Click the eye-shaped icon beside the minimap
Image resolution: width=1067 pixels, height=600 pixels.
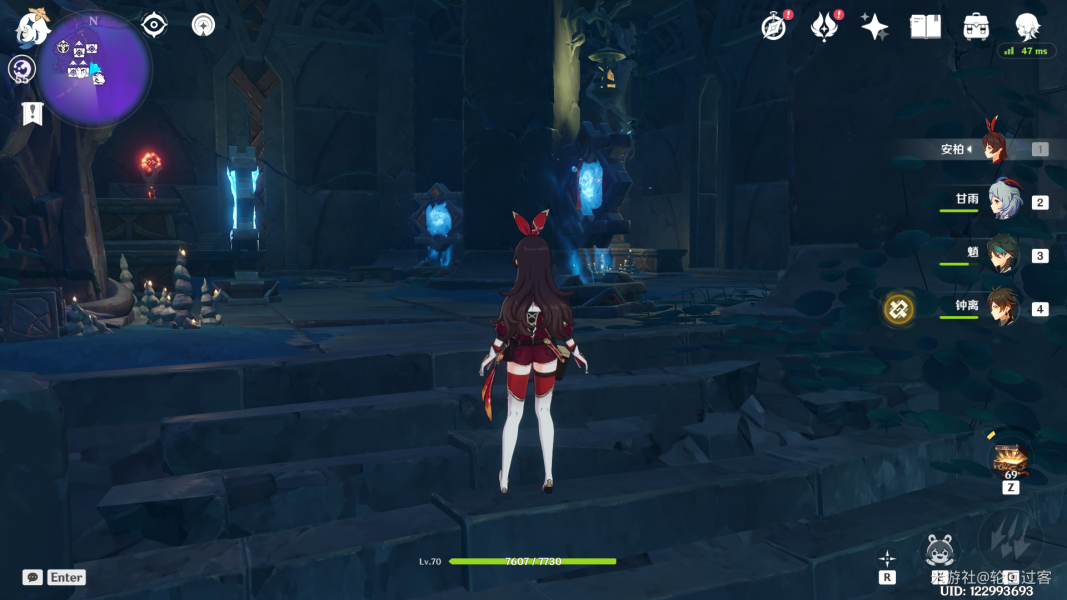point(154,25)
